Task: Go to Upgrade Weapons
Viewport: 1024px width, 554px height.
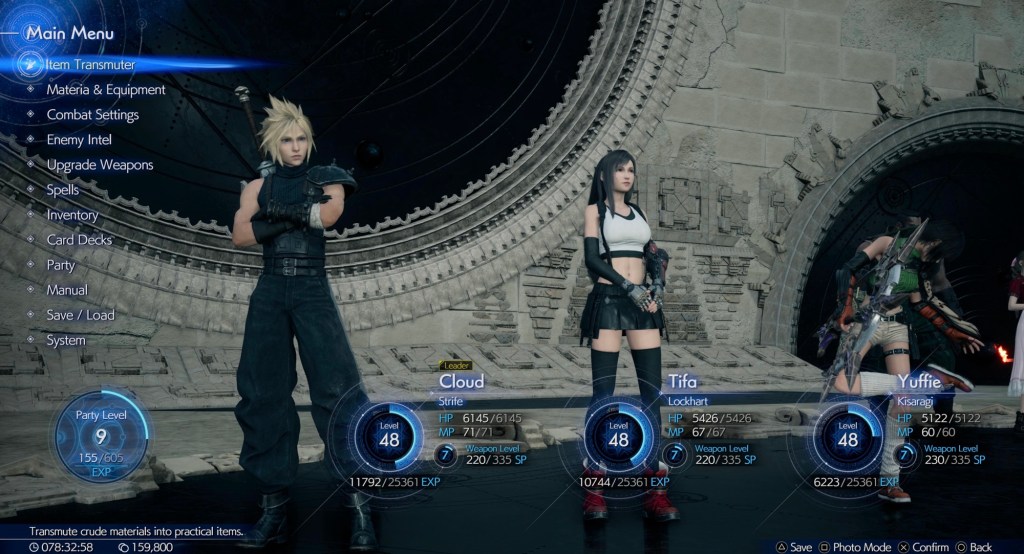Action: click(99, 165)
